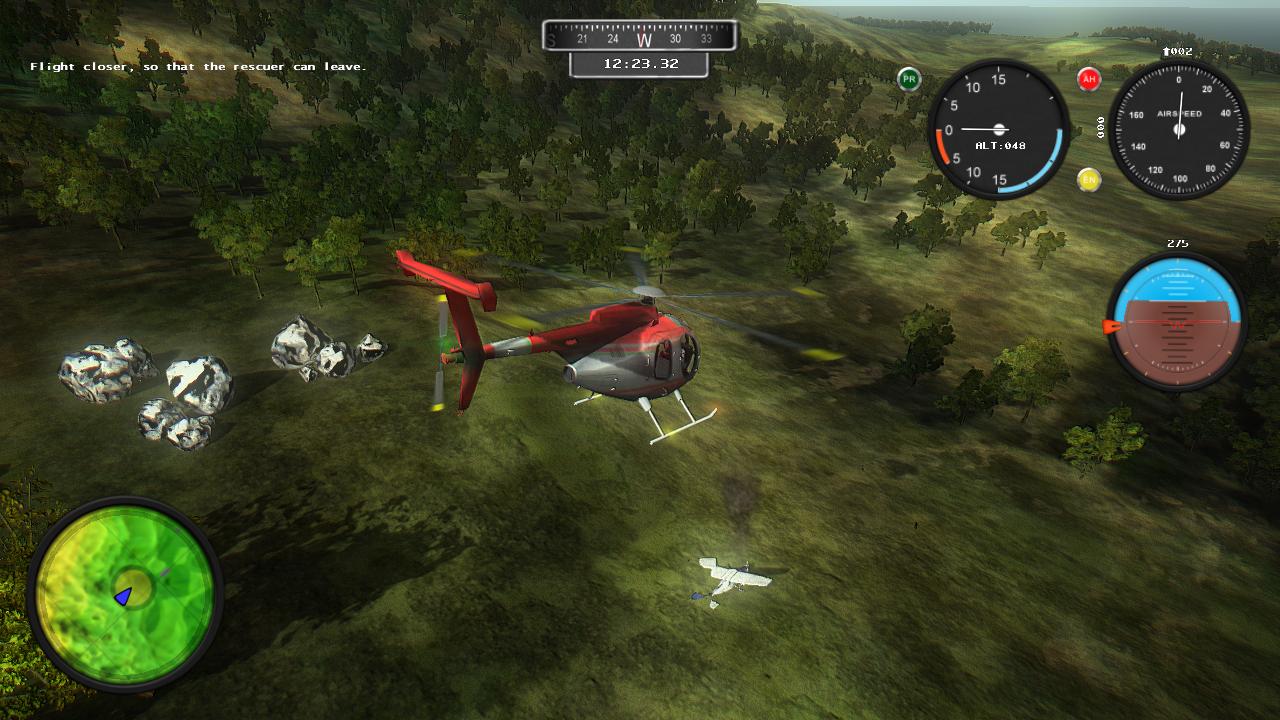Image resolution: width=1280 pixels, height=720 pixels.
Task: Toggle the yellow EN indicator light
Action: (1089, 180)
